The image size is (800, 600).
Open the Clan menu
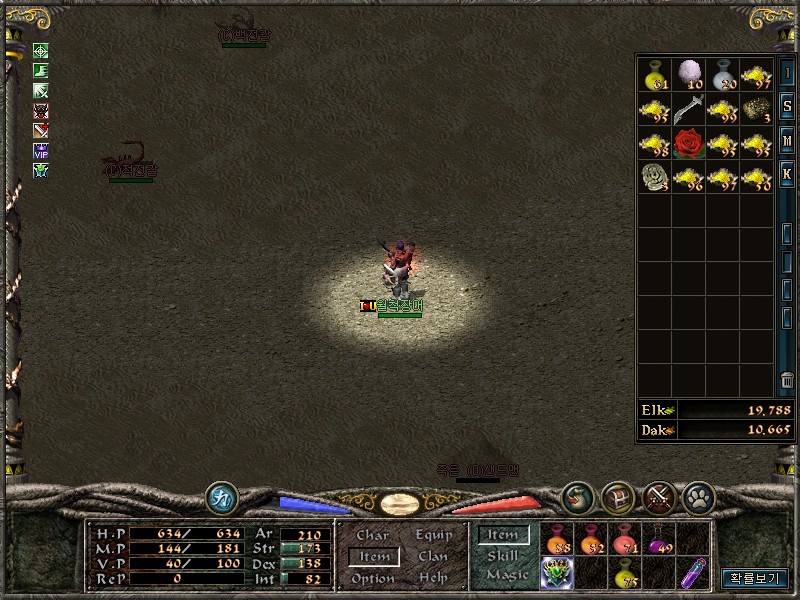(433, 556)
